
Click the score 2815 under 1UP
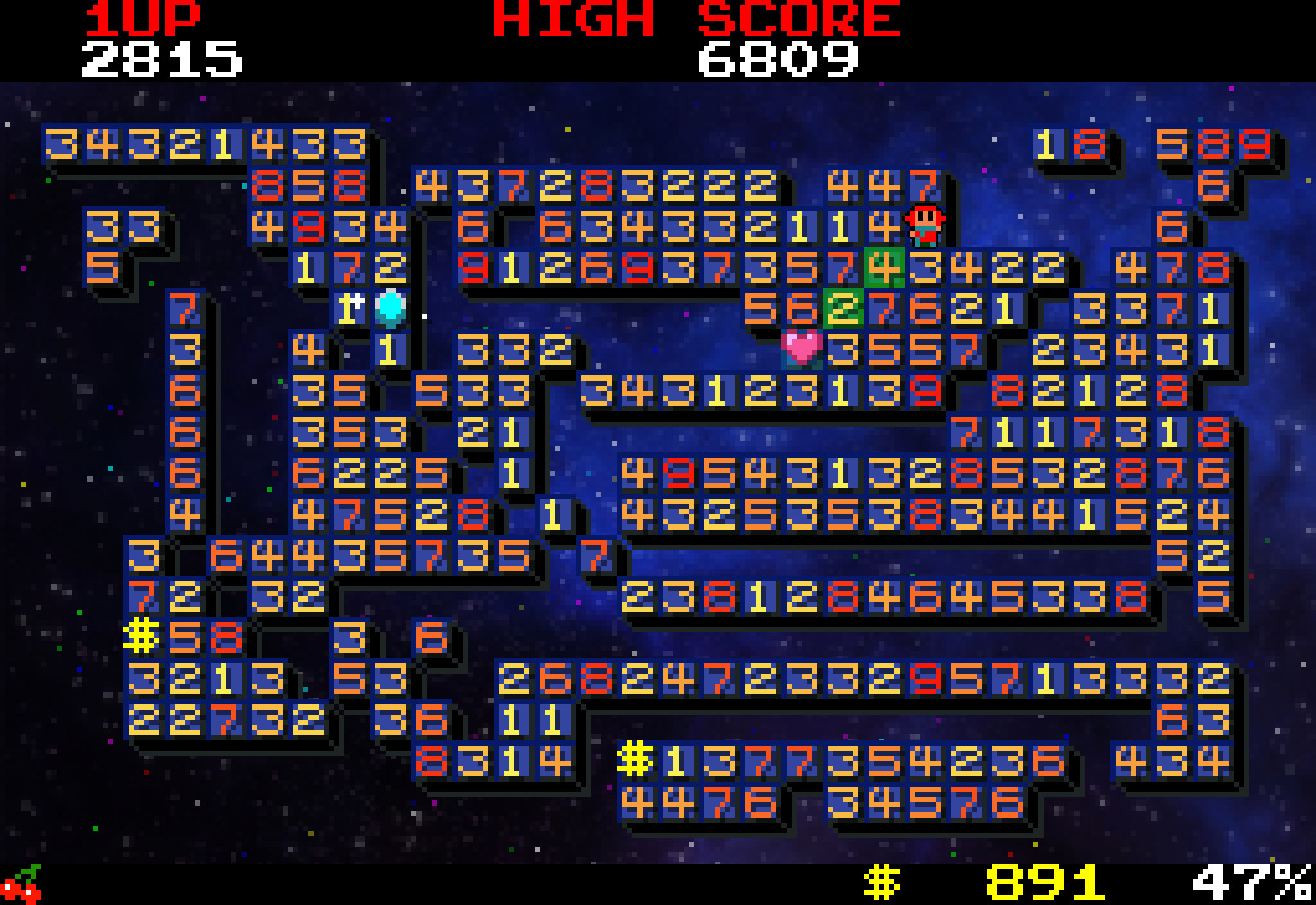pos(163,58)
